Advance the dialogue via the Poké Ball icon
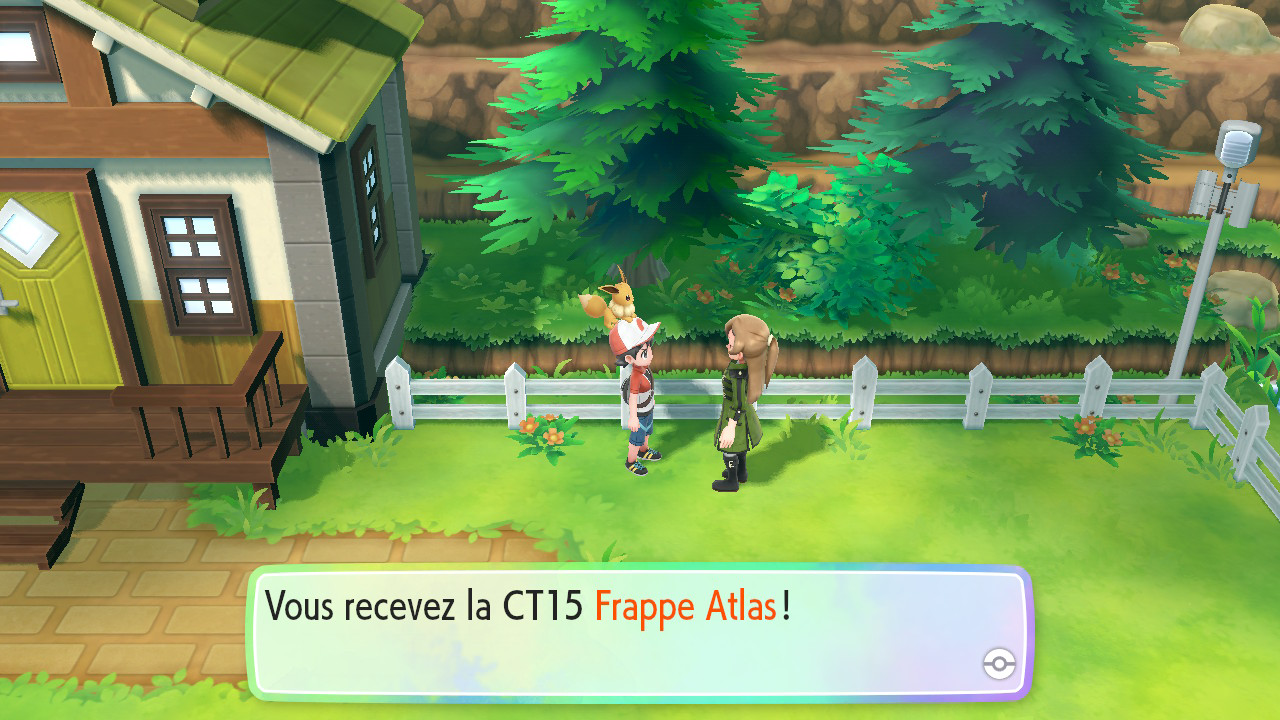This screenshot has width=1280, height=720. (x=999, y=664)
